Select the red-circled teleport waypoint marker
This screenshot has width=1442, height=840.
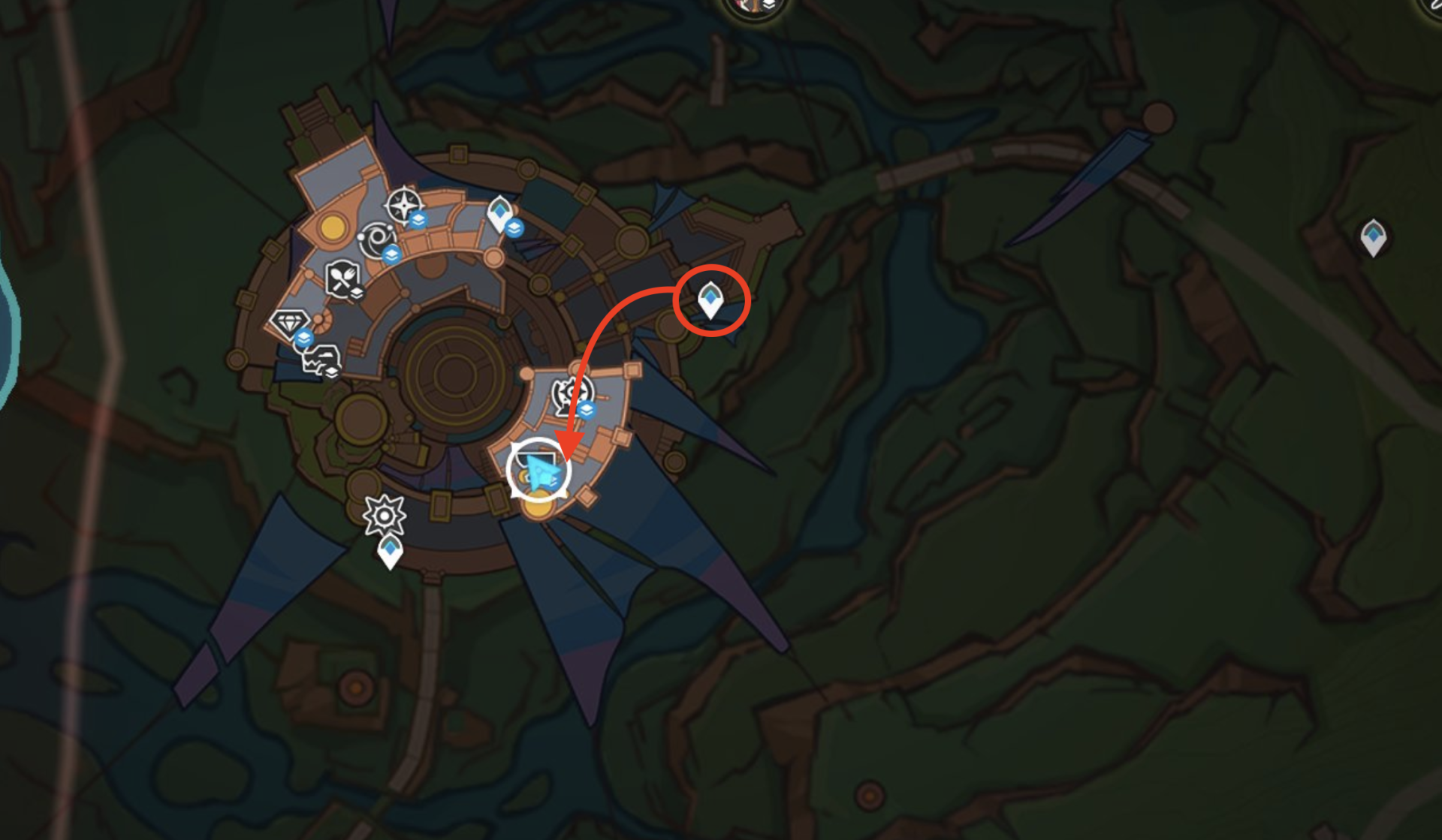710,300
